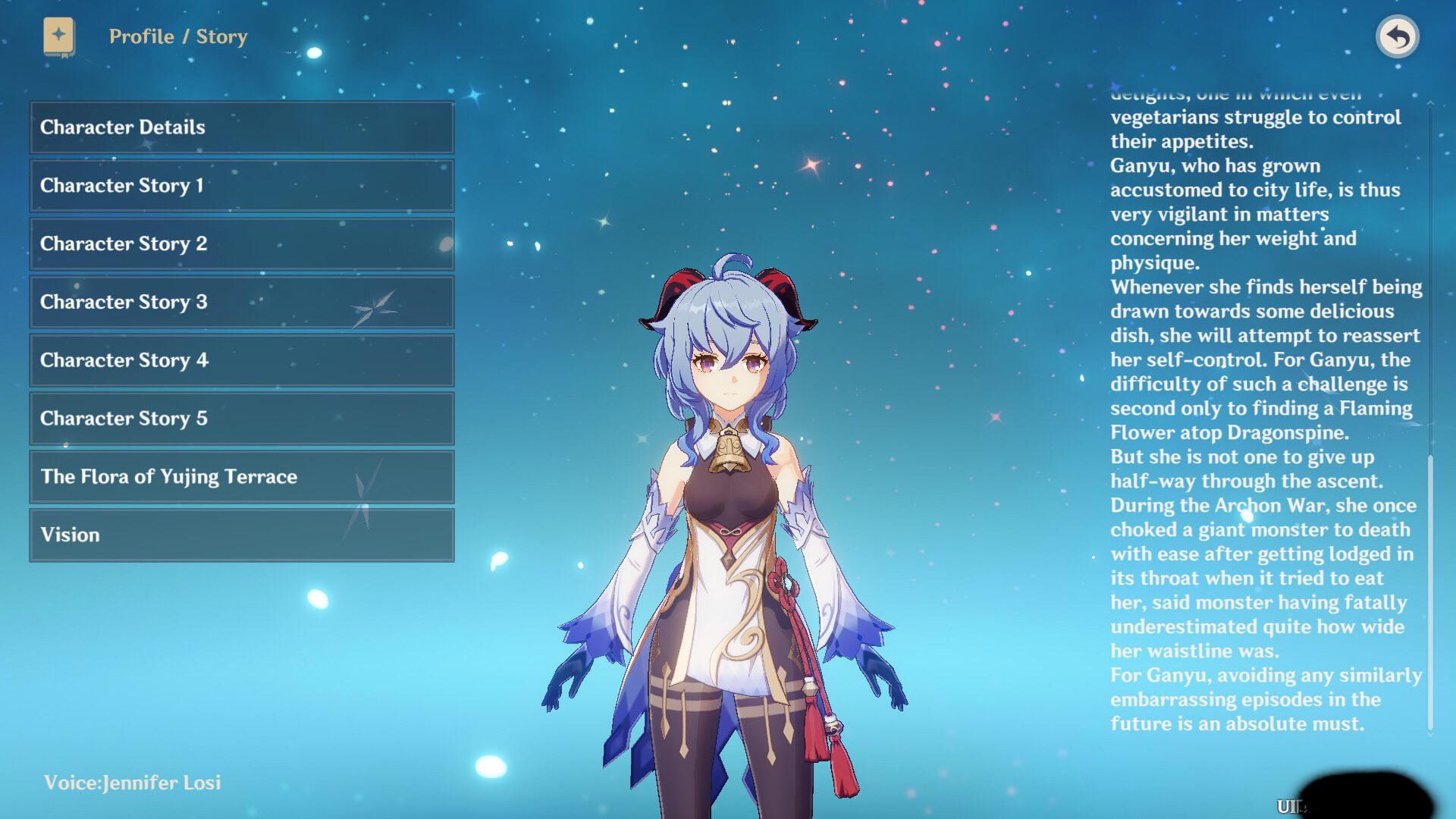Click the story text scrollbar

pyautogui.click(x=1430, y=591)
